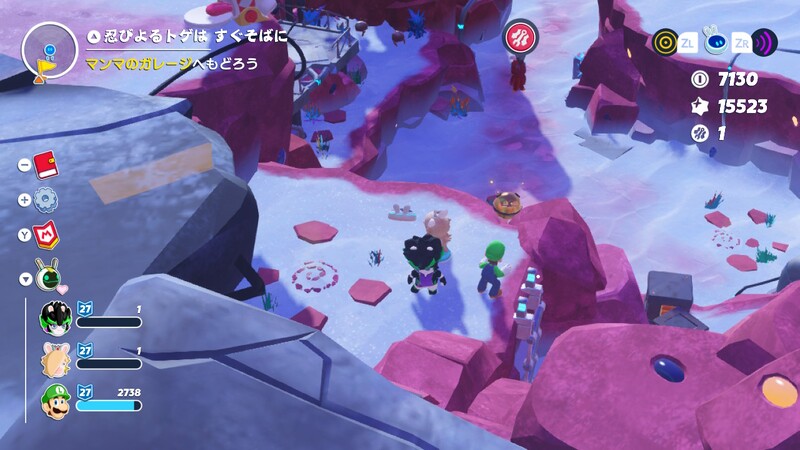Click the red enemy marker icon
This screenshot has height=450, width=800.
519,37
